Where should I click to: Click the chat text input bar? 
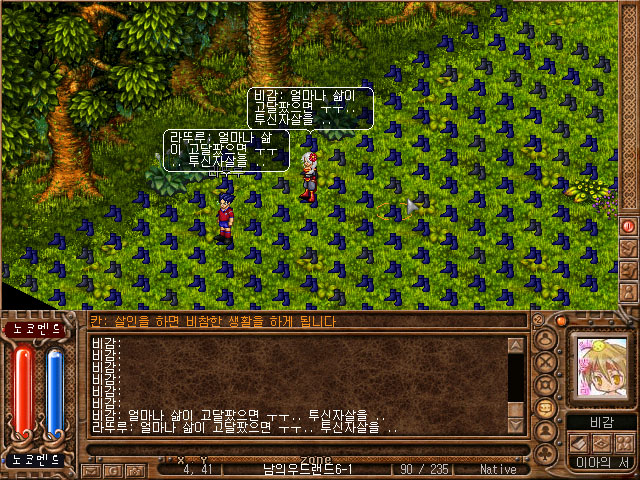point(300,321)
